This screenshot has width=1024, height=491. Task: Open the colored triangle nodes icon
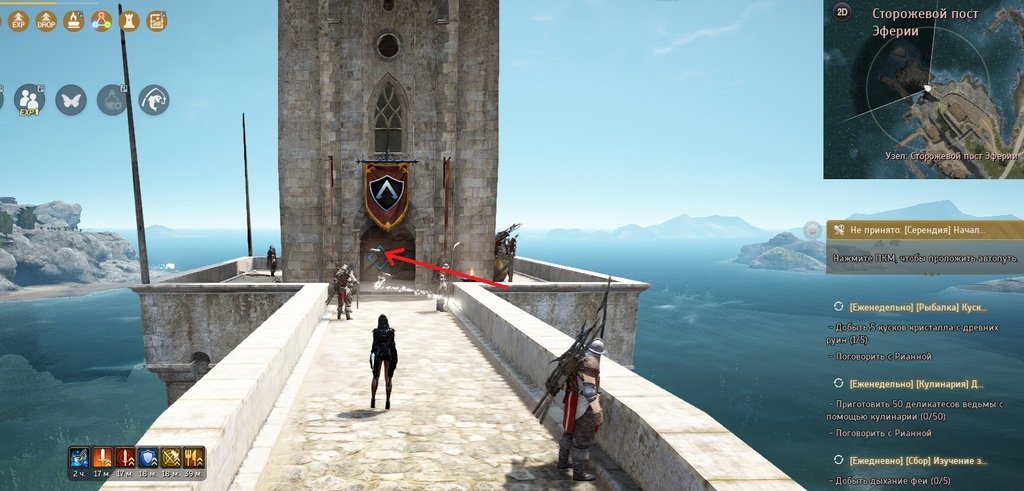pyautogui.click(x=101, y=20)
